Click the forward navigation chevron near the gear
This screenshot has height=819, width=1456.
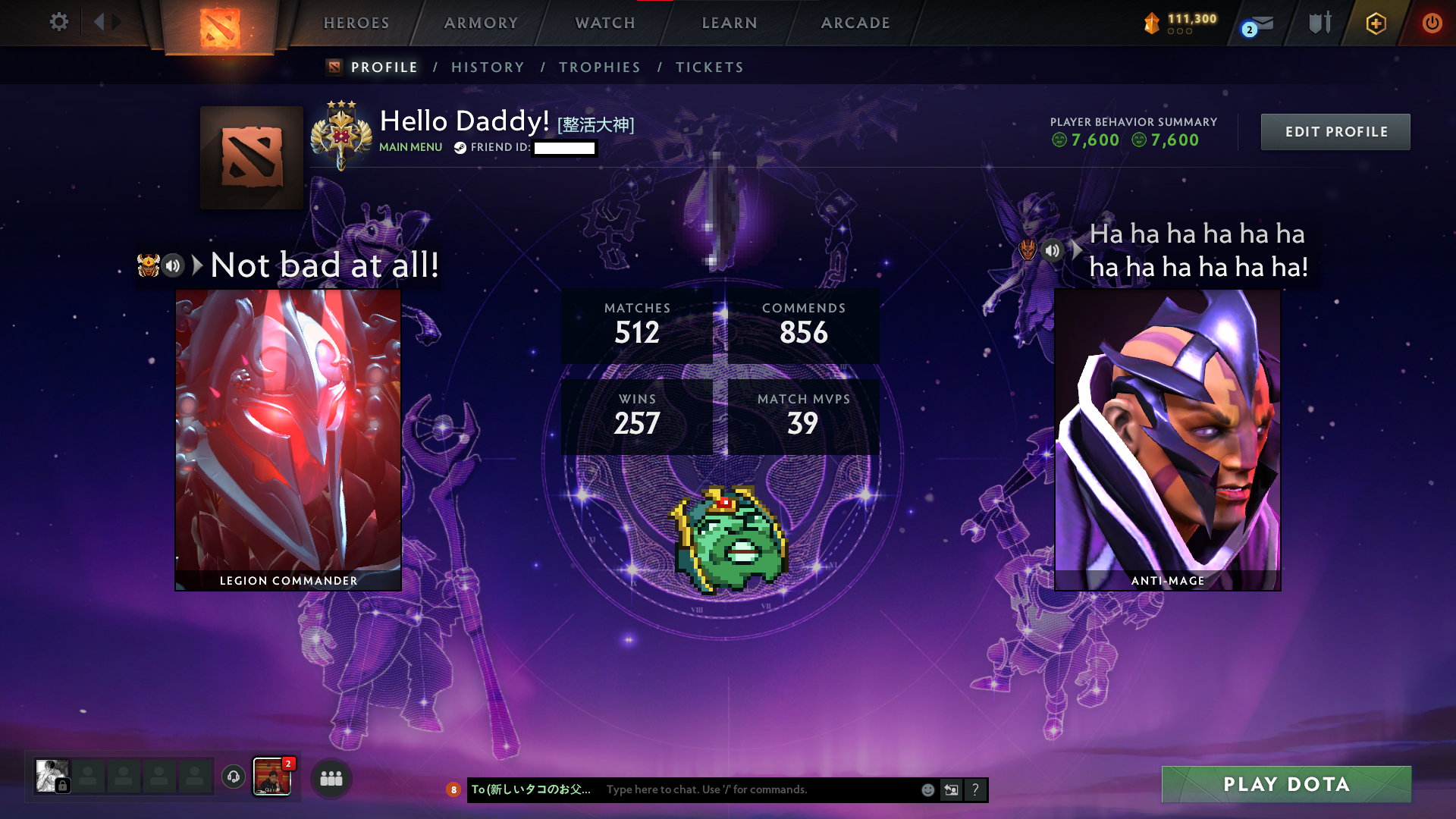tap(116, 22)
